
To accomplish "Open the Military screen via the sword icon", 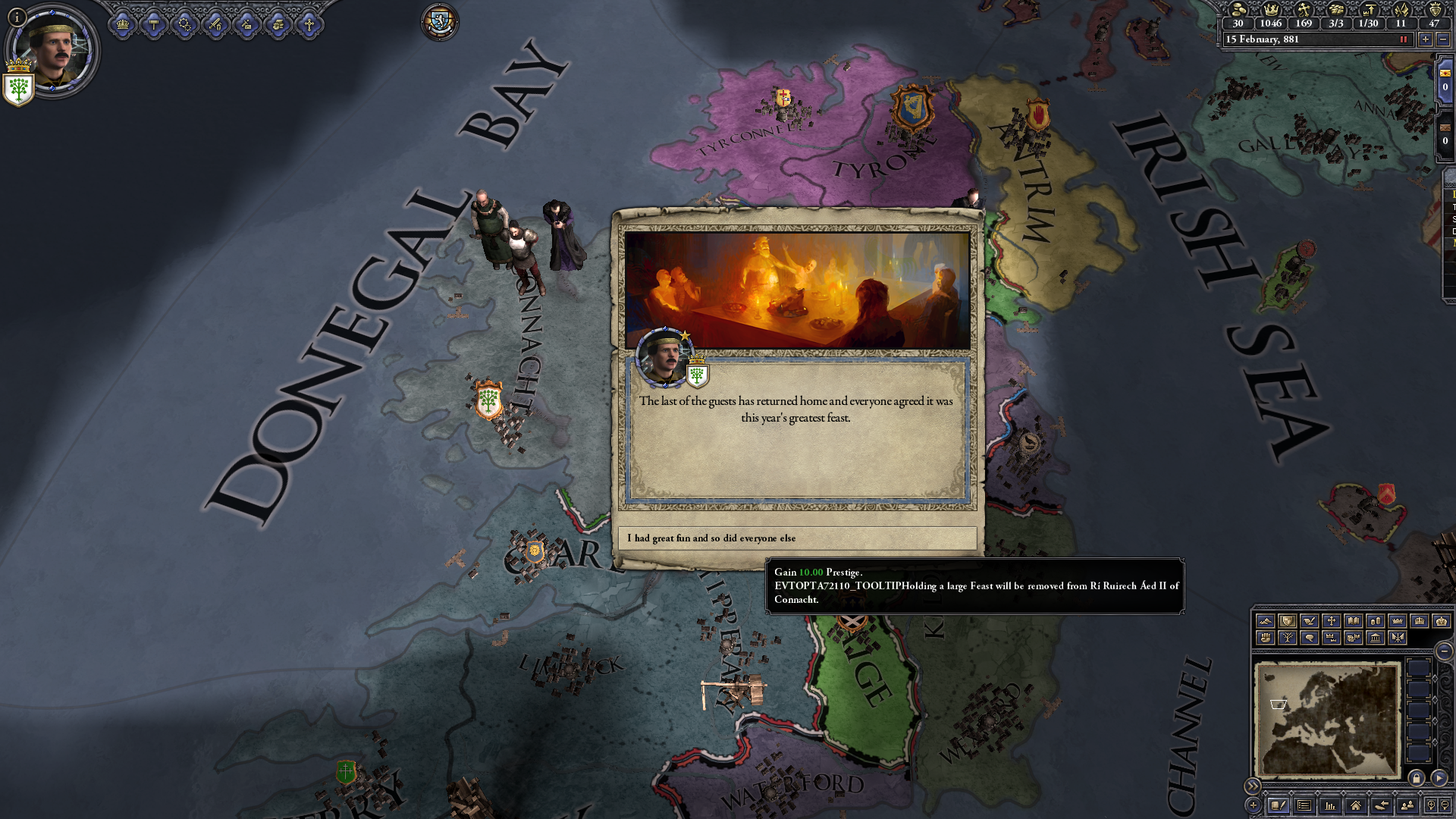I will pyautogui.click(x=215, y=24).
